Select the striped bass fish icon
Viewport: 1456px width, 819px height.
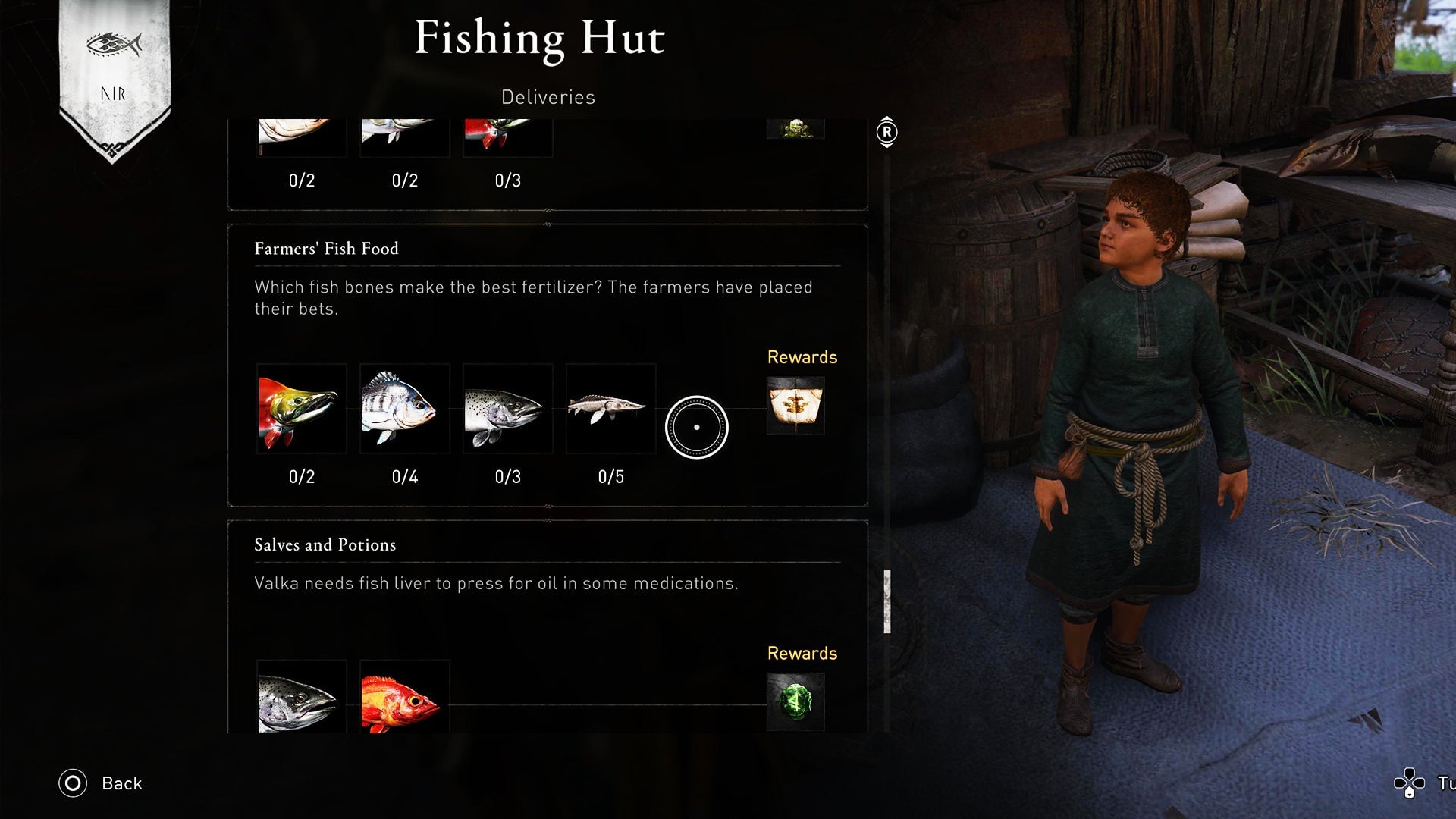(x=404, y=409)
